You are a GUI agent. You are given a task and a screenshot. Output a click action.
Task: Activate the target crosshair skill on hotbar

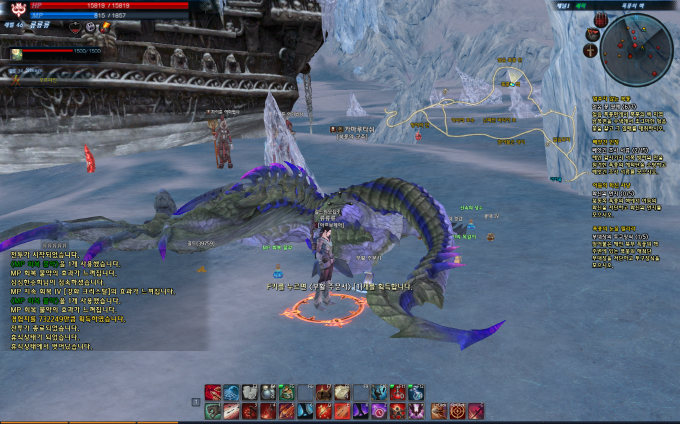[457, 411]
